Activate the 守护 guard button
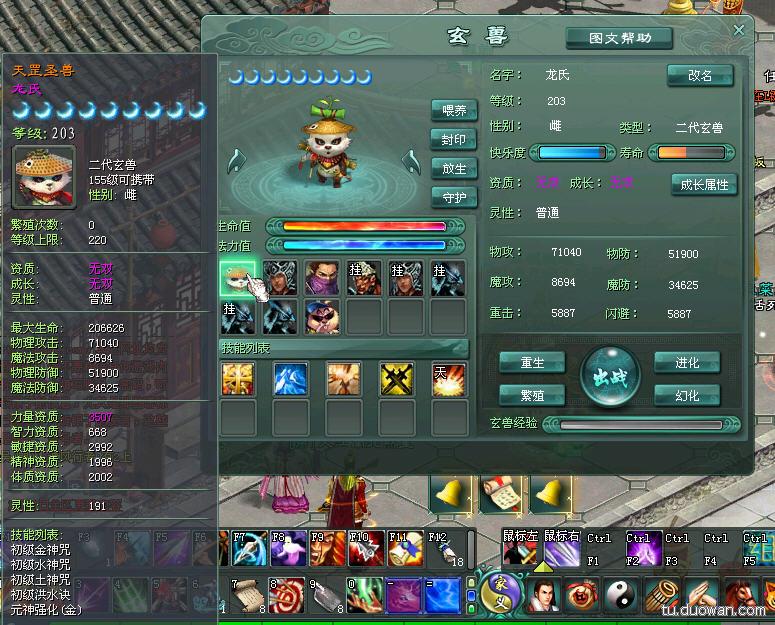Screen dimensions: 775x625 point(454,197)
